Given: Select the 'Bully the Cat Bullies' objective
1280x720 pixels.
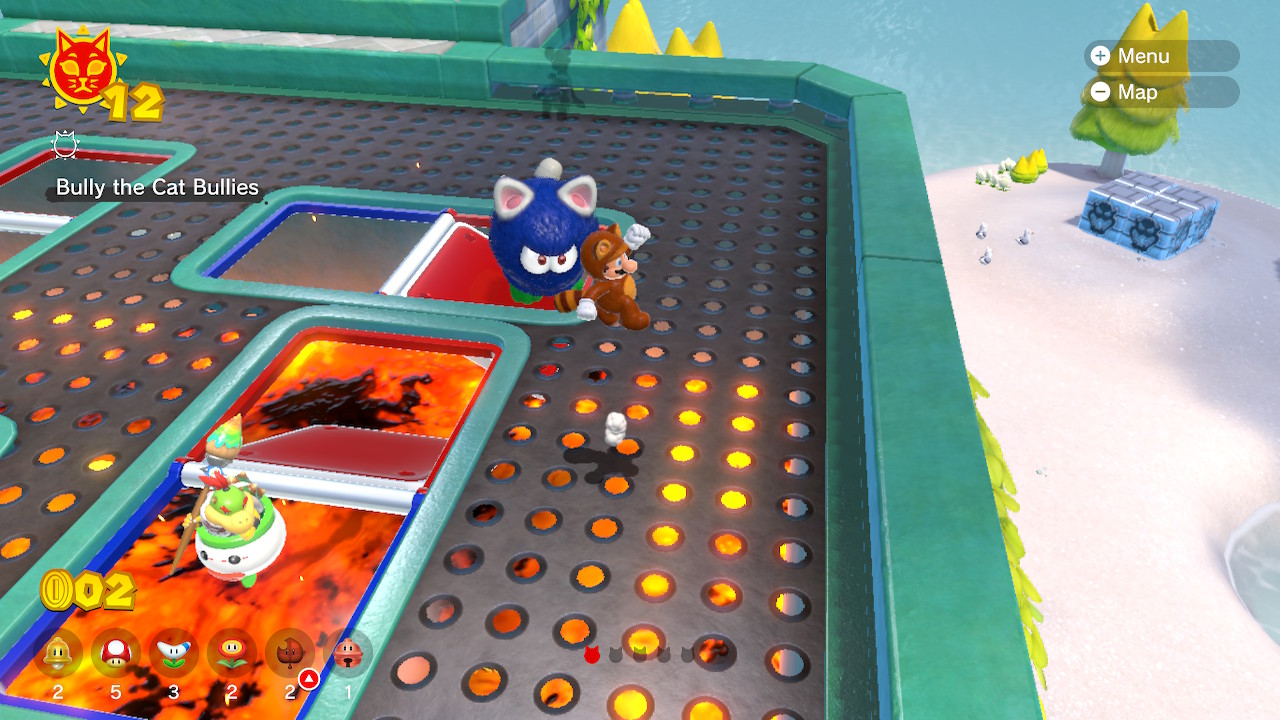Looking at the screenshot, I should tap(157, 187).
